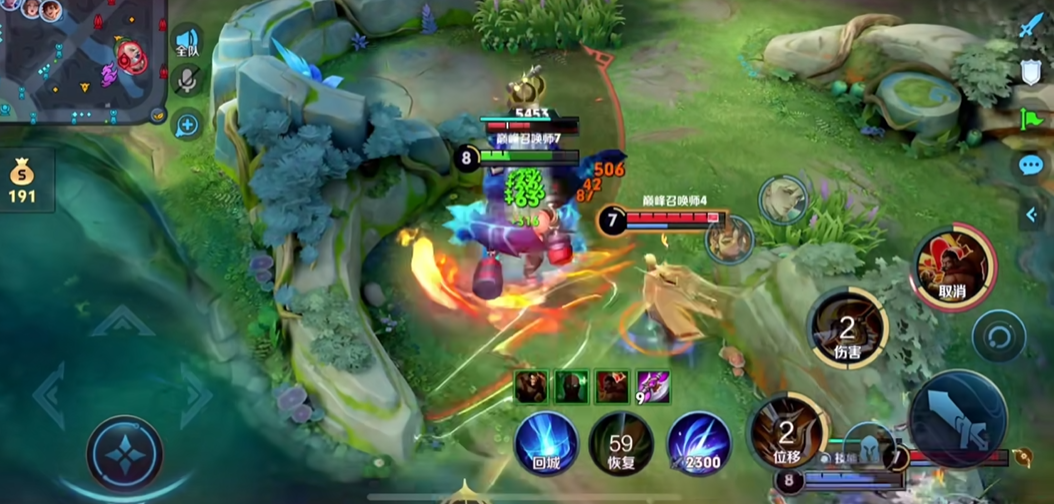
Task: Send the shield defend signal
Action: (1031, 71)
